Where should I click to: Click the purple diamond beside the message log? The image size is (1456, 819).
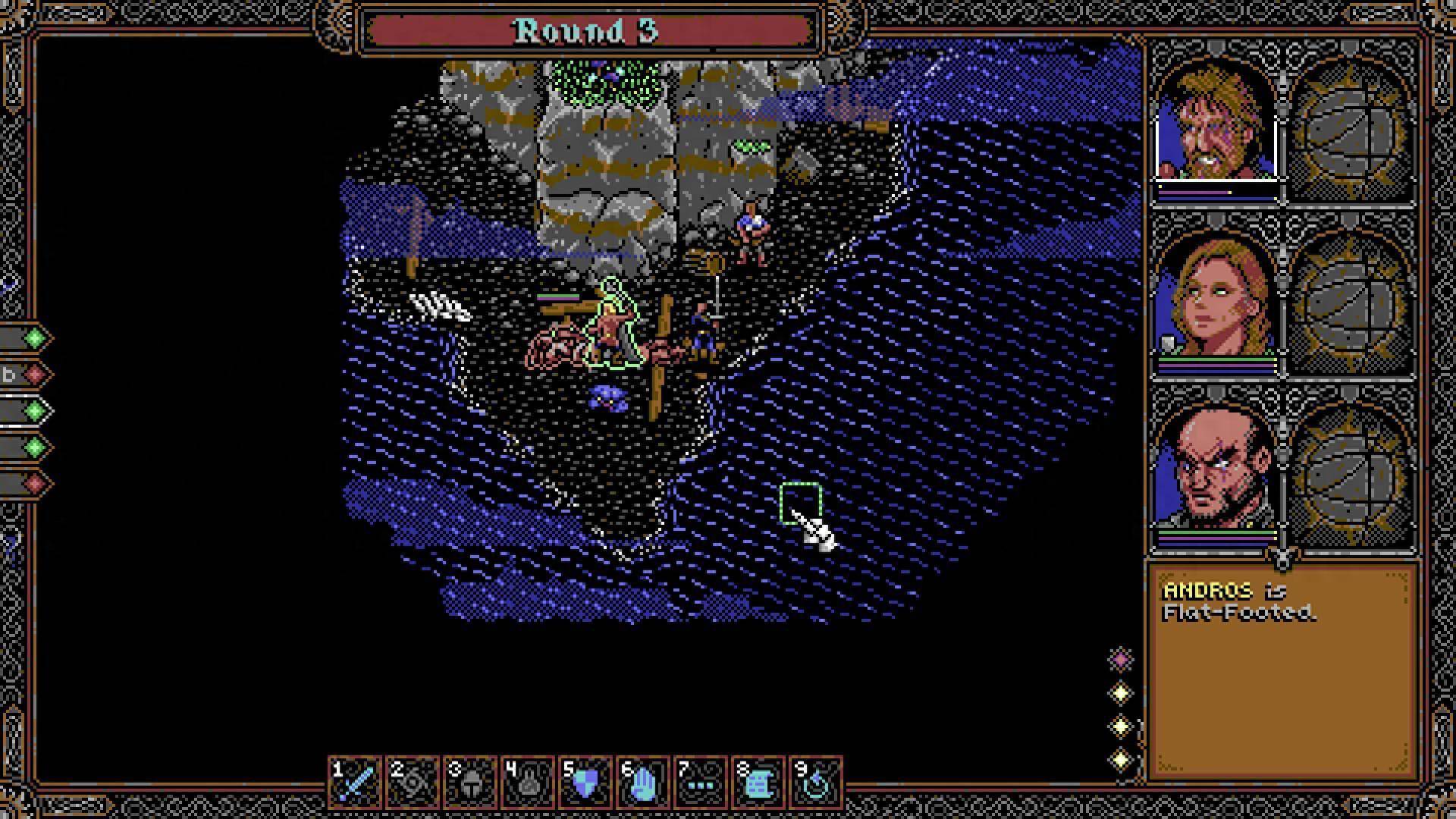point(1121,660)
